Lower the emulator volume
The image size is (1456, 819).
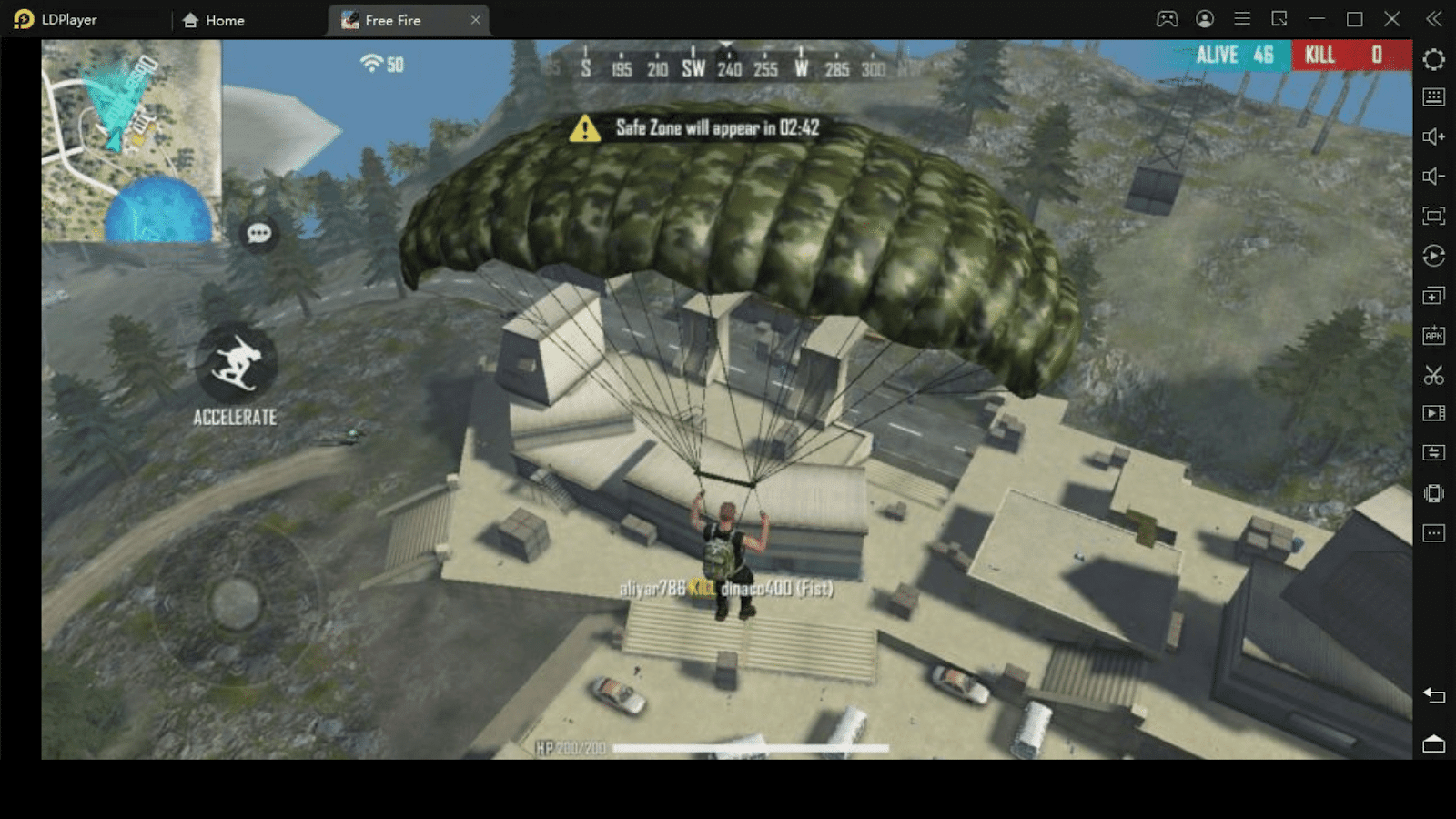pyautogui.click(x=1433, y=177)
